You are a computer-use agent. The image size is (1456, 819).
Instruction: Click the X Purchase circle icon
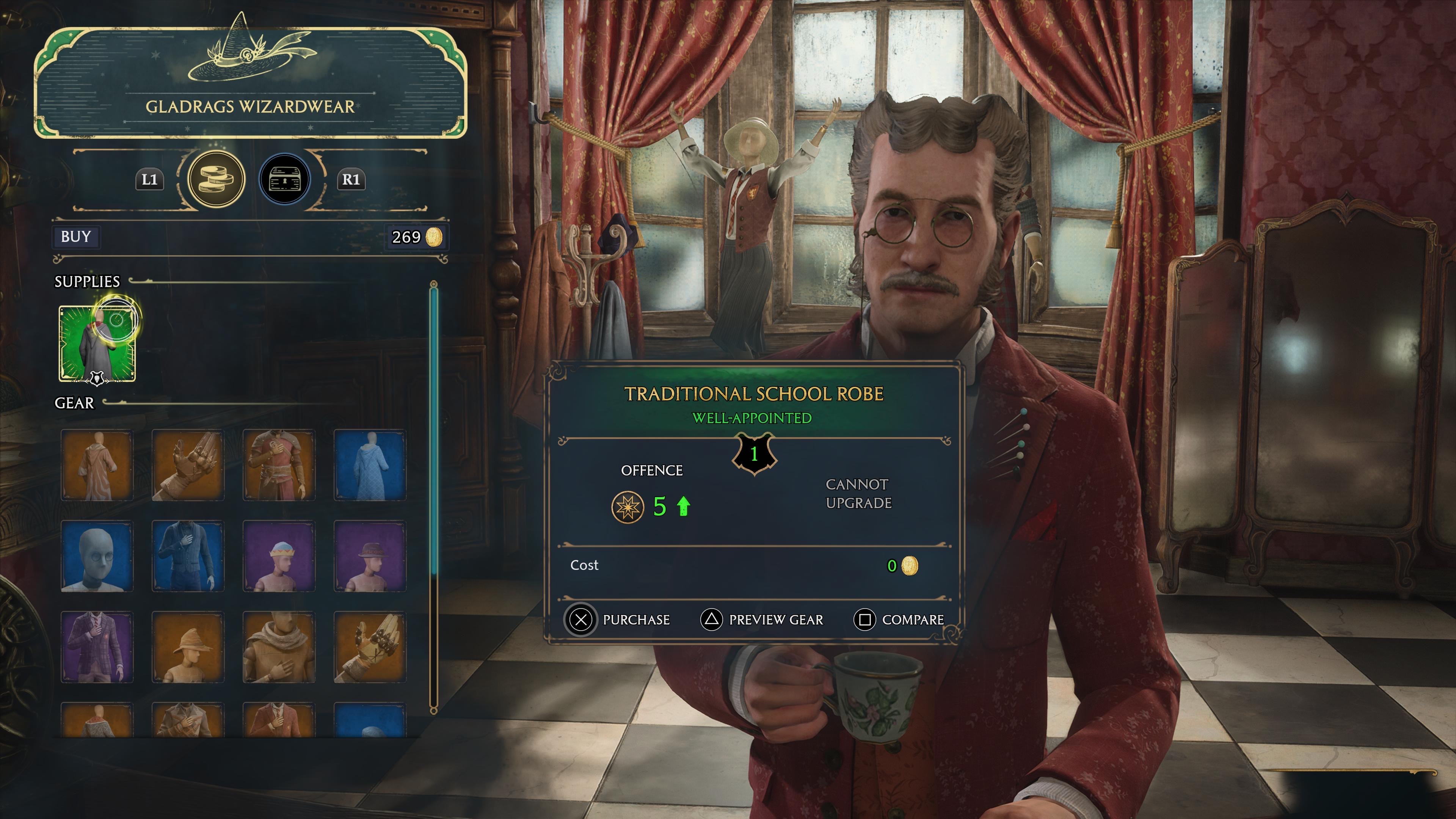[581, 620]
